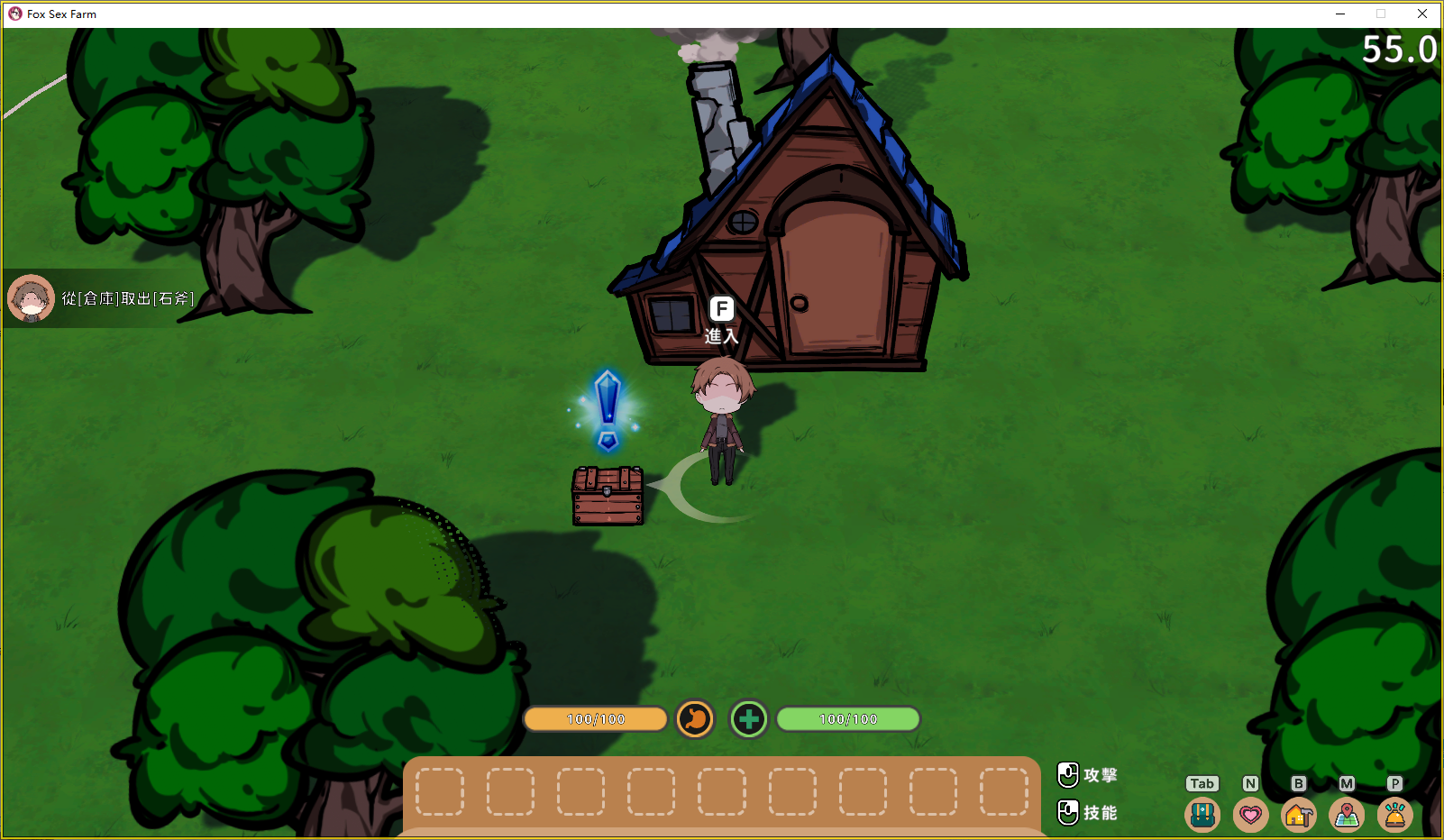Click the green plus health icon
This screenshot has width=1444, height=840.
(748, 719)
